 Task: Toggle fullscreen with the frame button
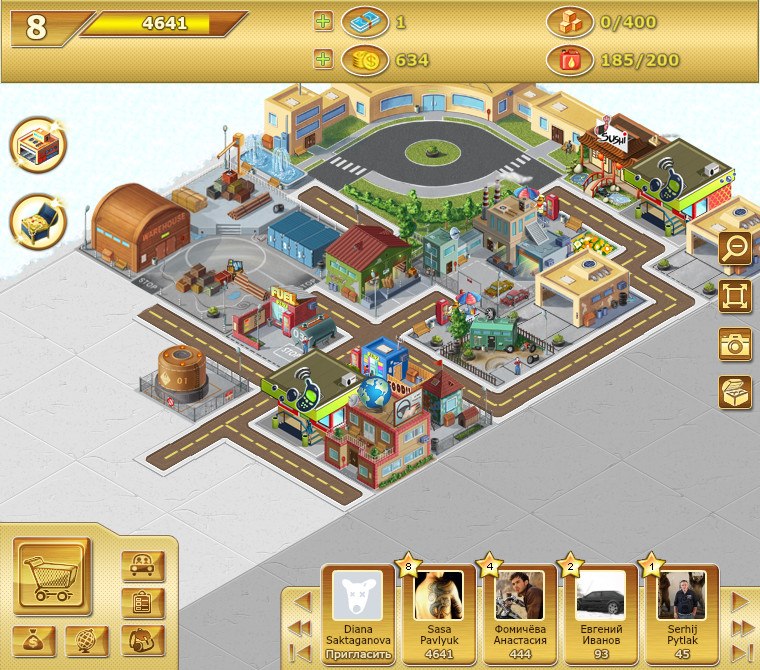[735, 296]
